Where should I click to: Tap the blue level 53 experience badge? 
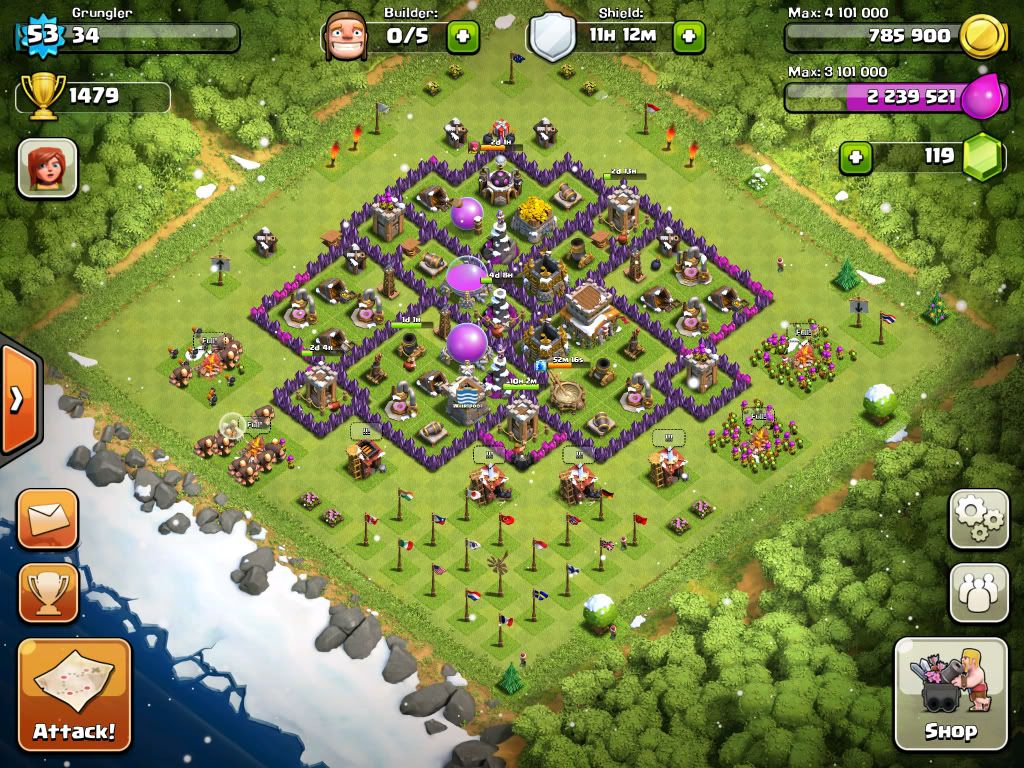(x=41, y=37)
